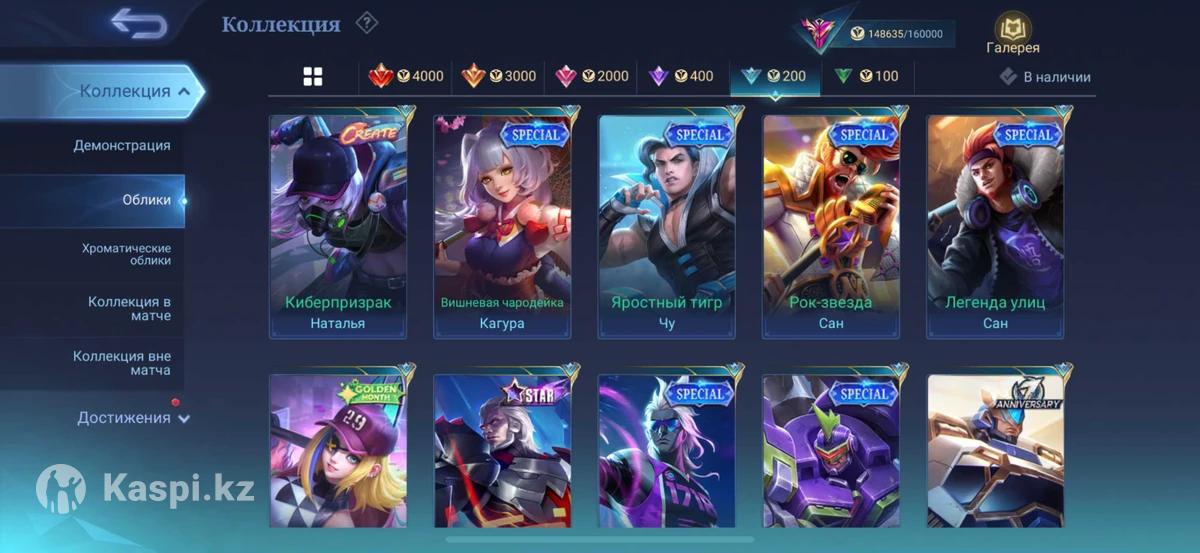
Task: Choose the 400 points tier tab
Action: pos(682,76)
